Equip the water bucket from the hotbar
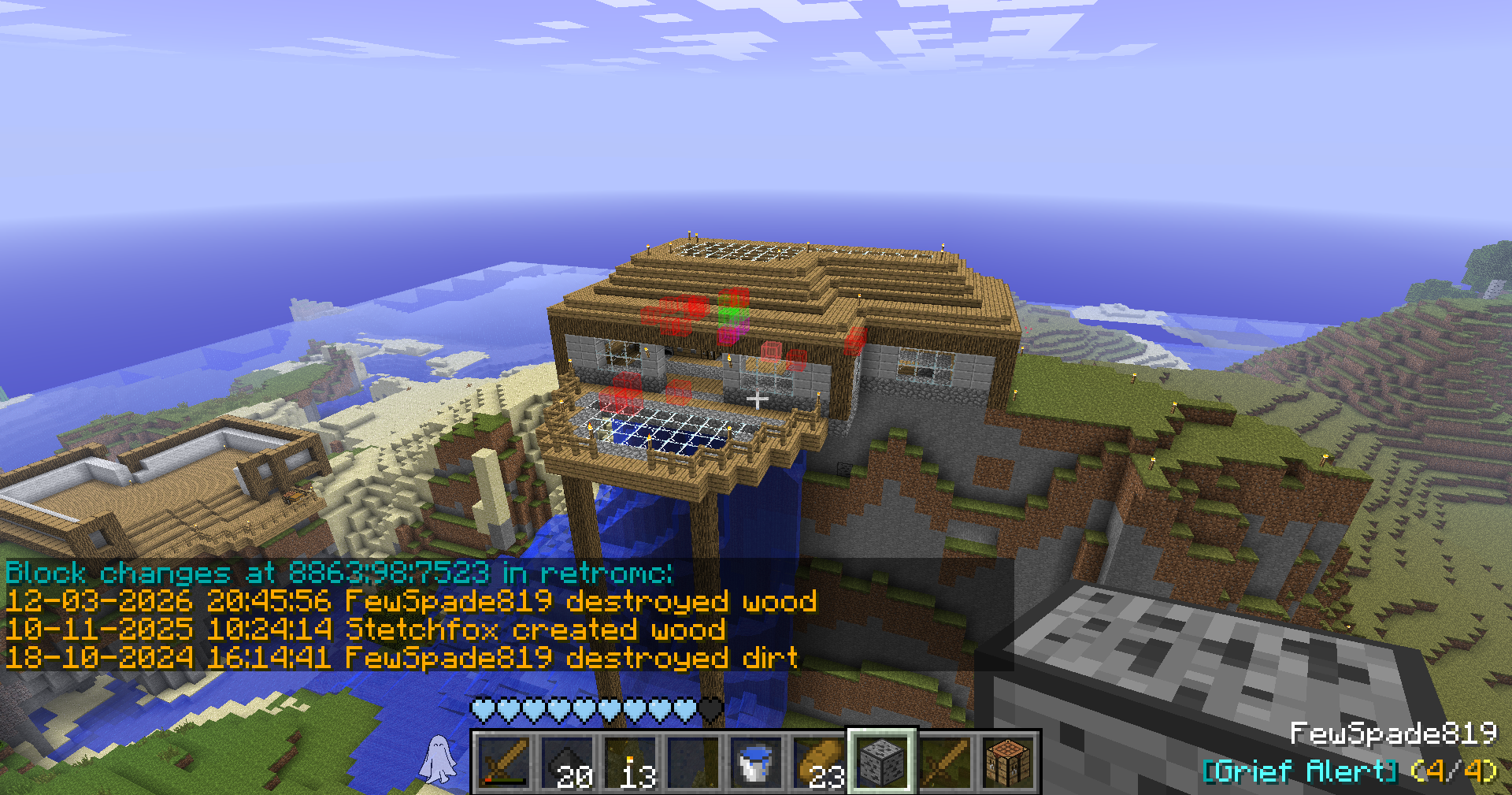This screenshot has height=795, width=1512. click(x=756, y=762)
